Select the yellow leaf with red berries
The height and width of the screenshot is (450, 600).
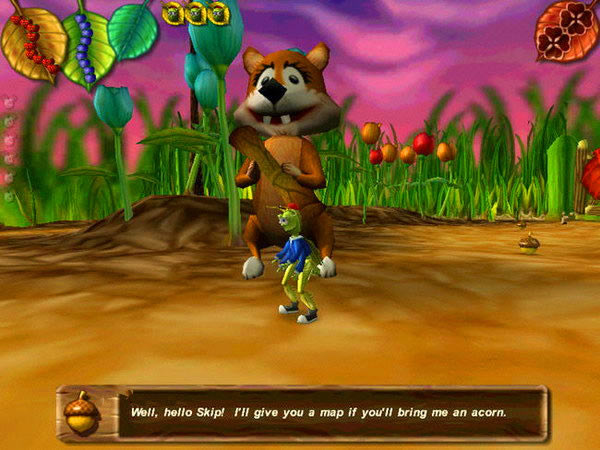[x=32, y=42]
